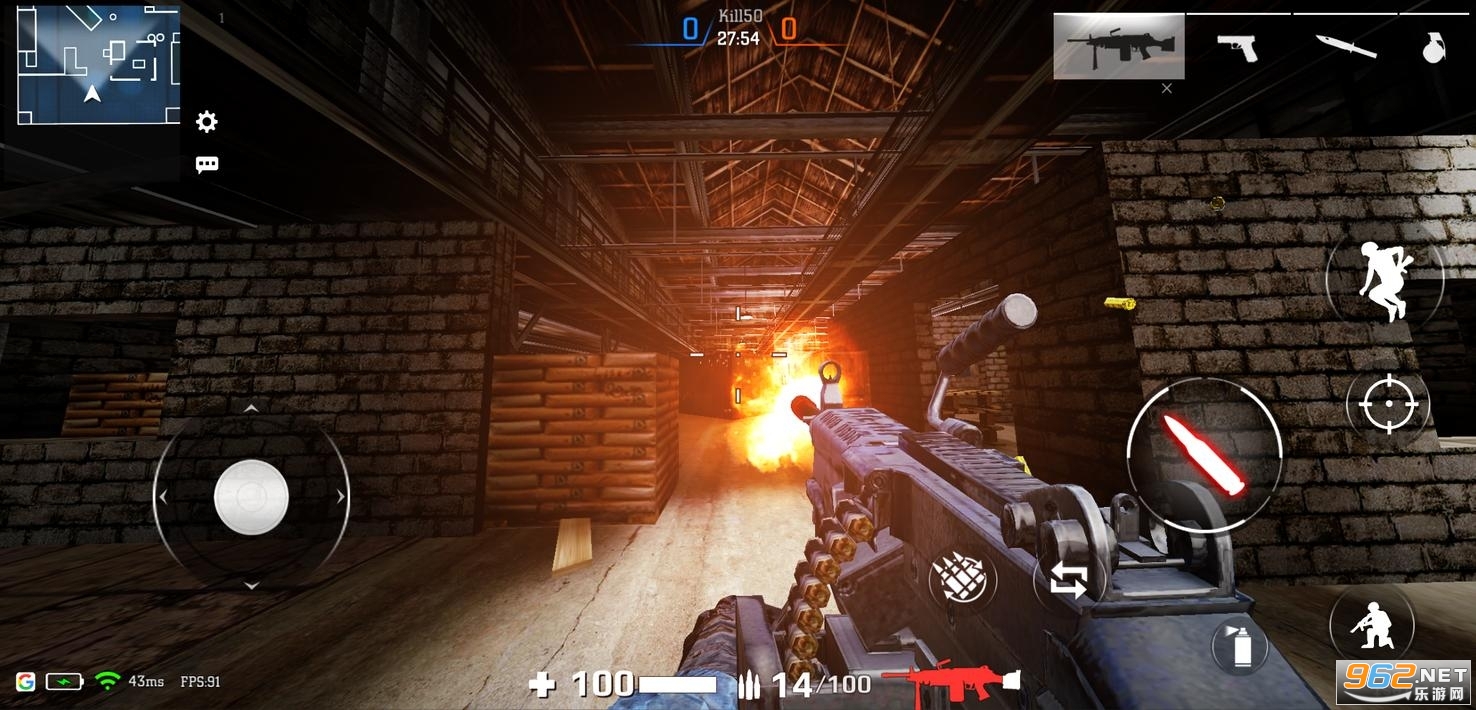The image size is (1476, 710).
Task: Select the grenade slot
Action: click(1435, 46)
